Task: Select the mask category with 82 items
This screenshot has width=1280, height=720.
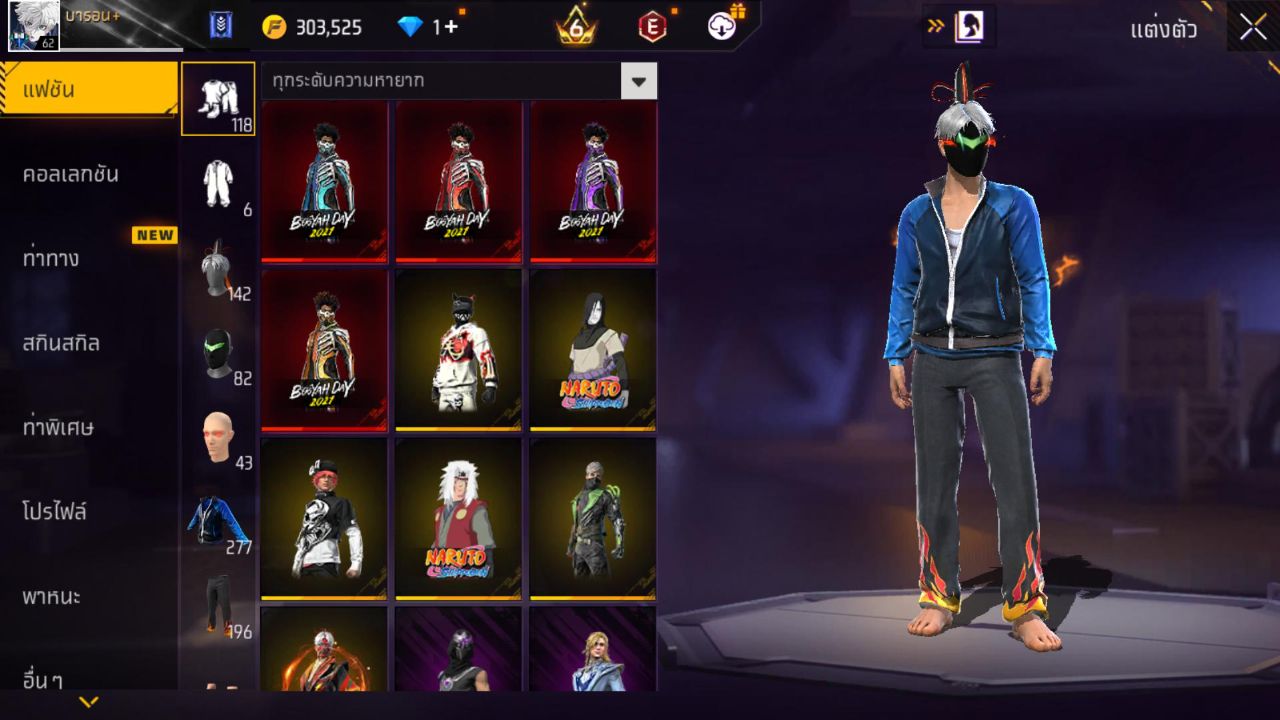Action: pos(219,348)
